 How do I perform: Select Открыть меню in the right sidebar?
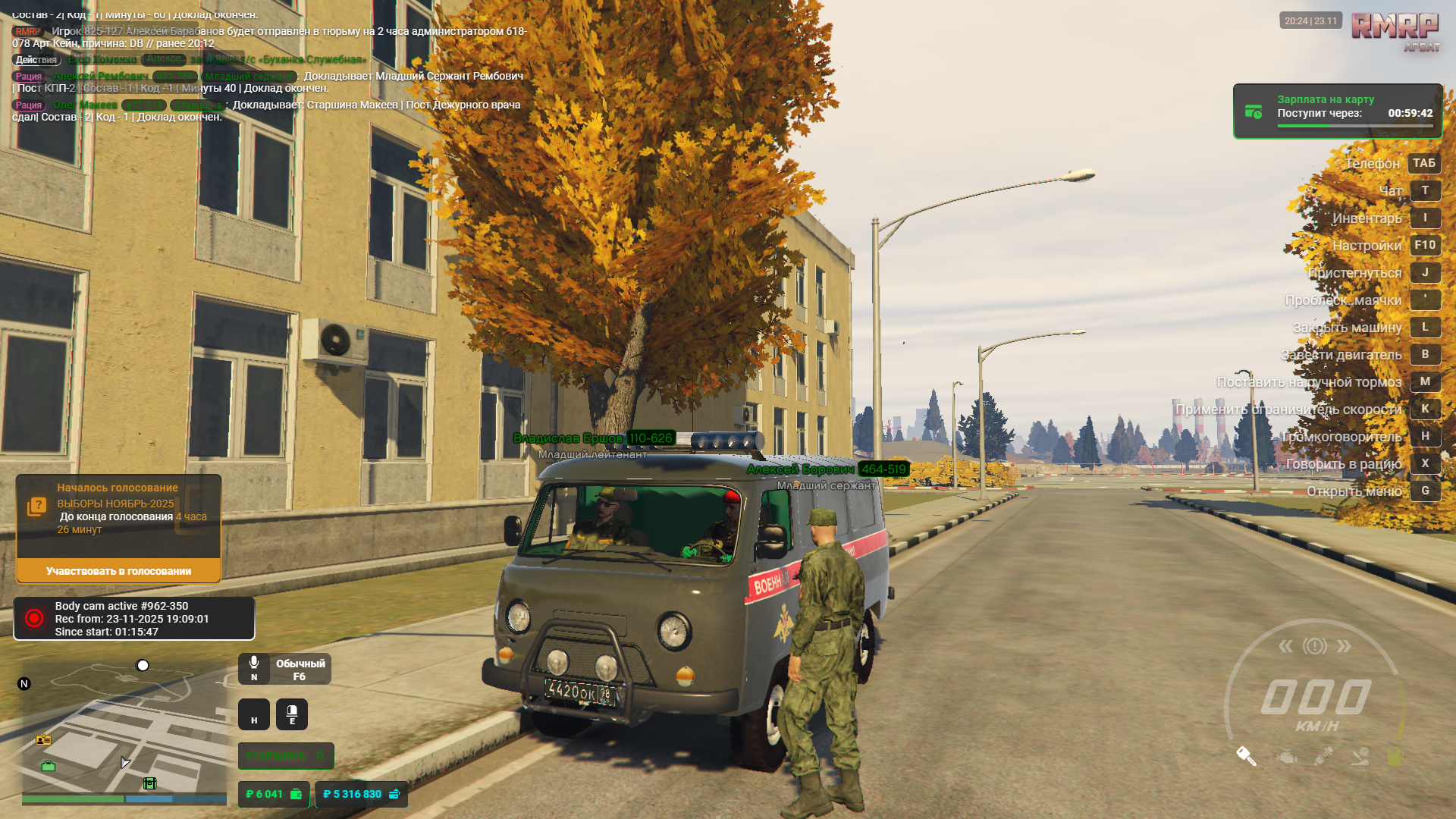pyautogui.click(x=1425, y=491)
